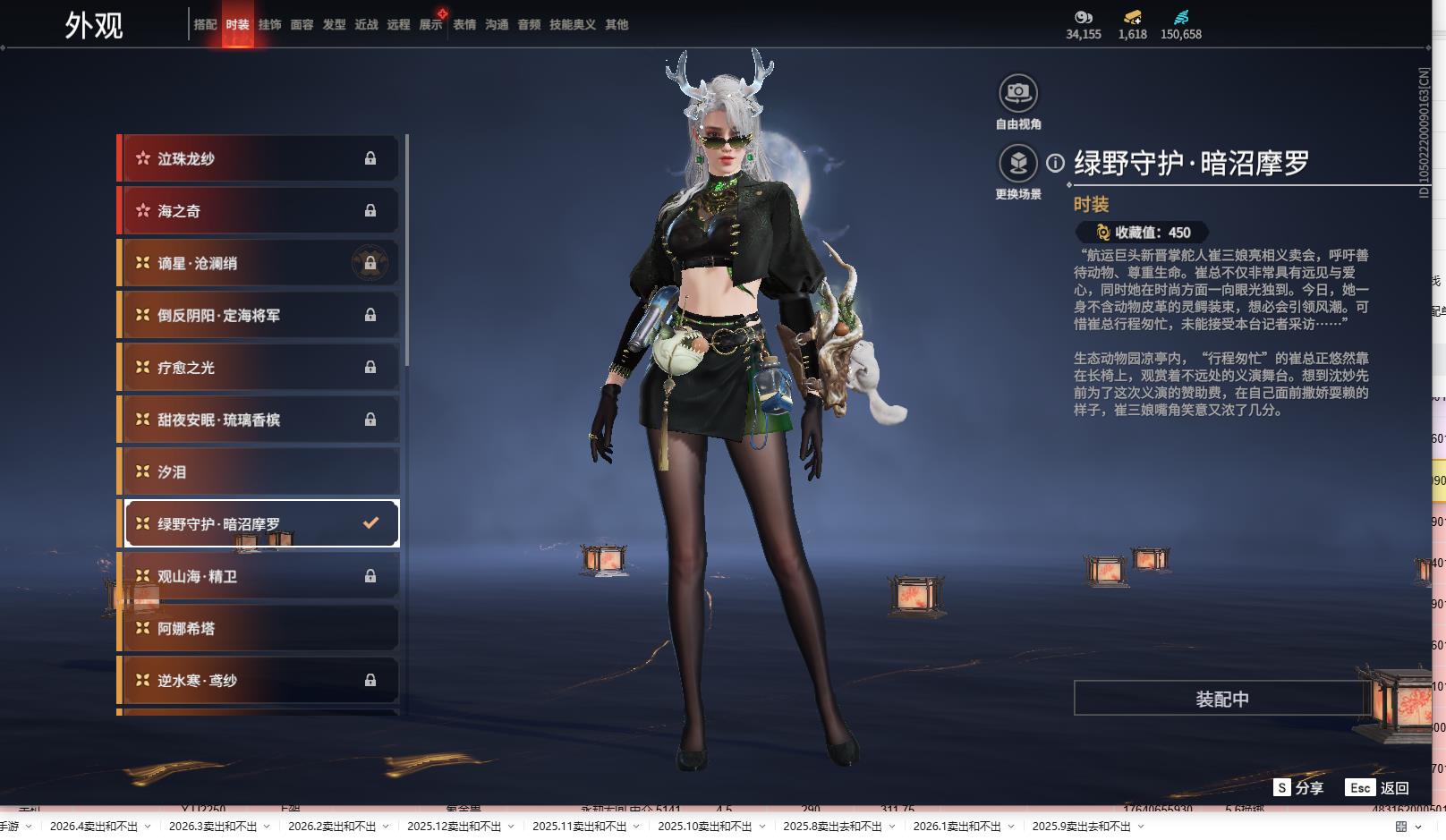Select the 滴星·沧澜绡 outfit

point(259,263)
